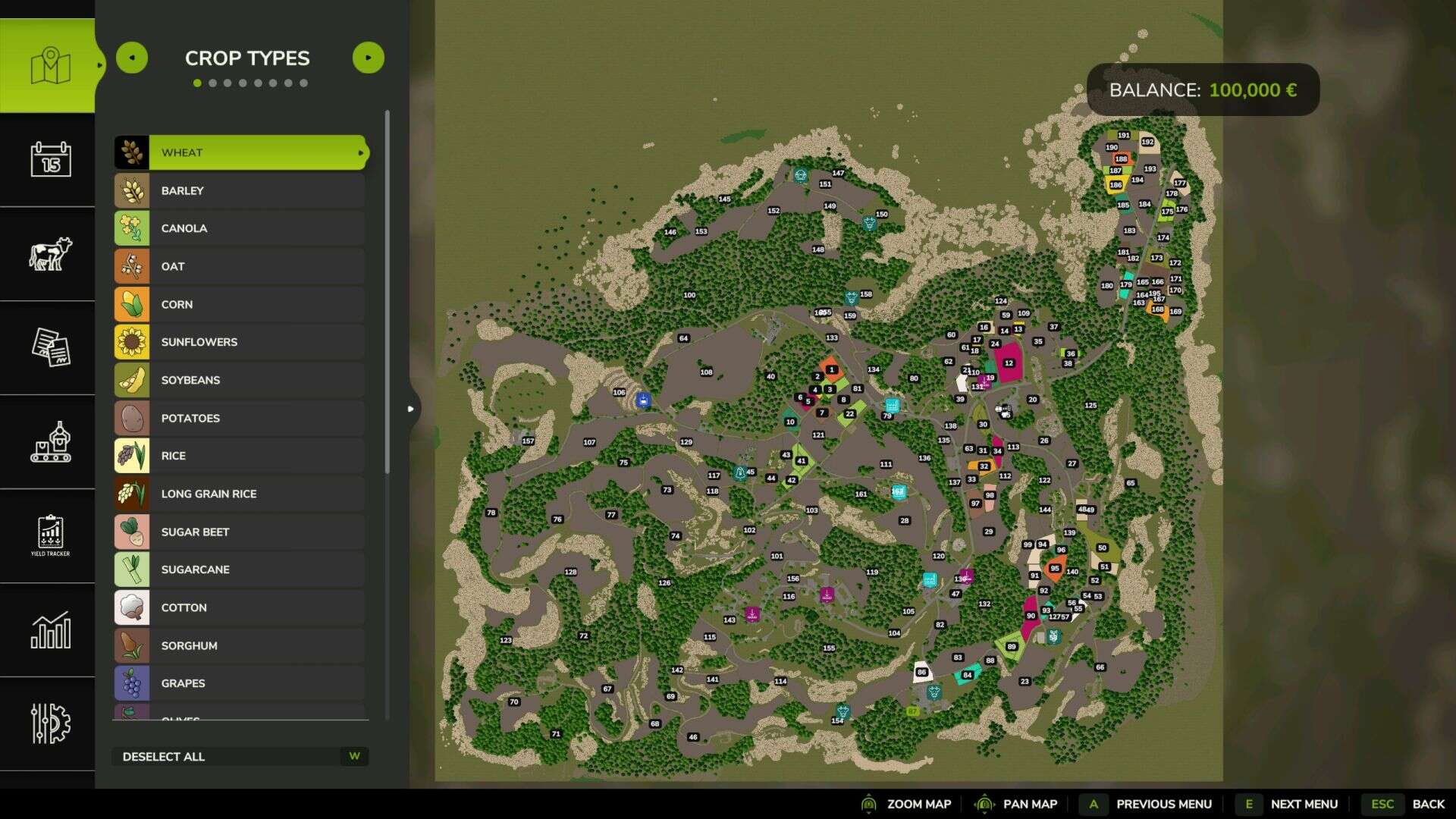Toggle the Sunflowers crop filter

point(240,342)
